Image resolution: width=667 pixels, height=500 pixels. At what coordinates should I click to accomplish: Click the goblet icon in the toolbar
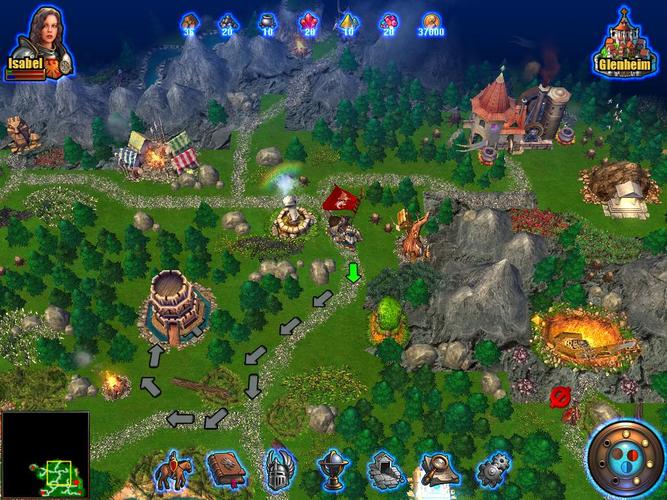point(332,468)
